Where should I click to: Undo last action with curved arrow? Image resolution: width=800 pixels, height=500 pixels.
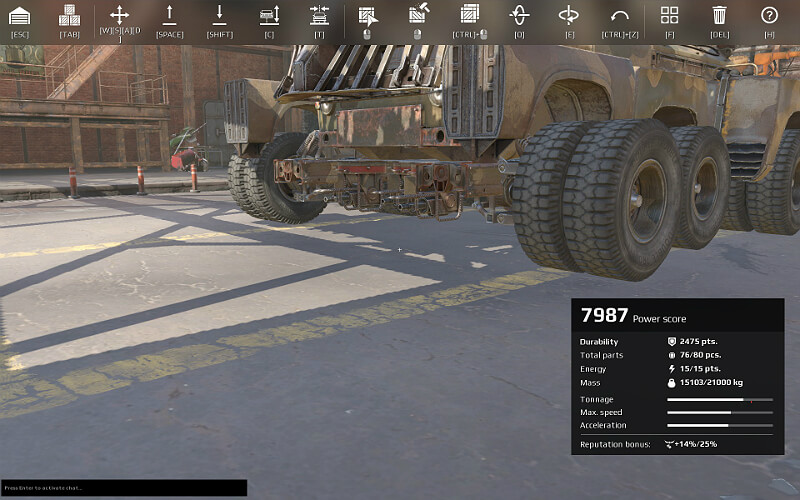pyautogui.click(x=619, y=15)
